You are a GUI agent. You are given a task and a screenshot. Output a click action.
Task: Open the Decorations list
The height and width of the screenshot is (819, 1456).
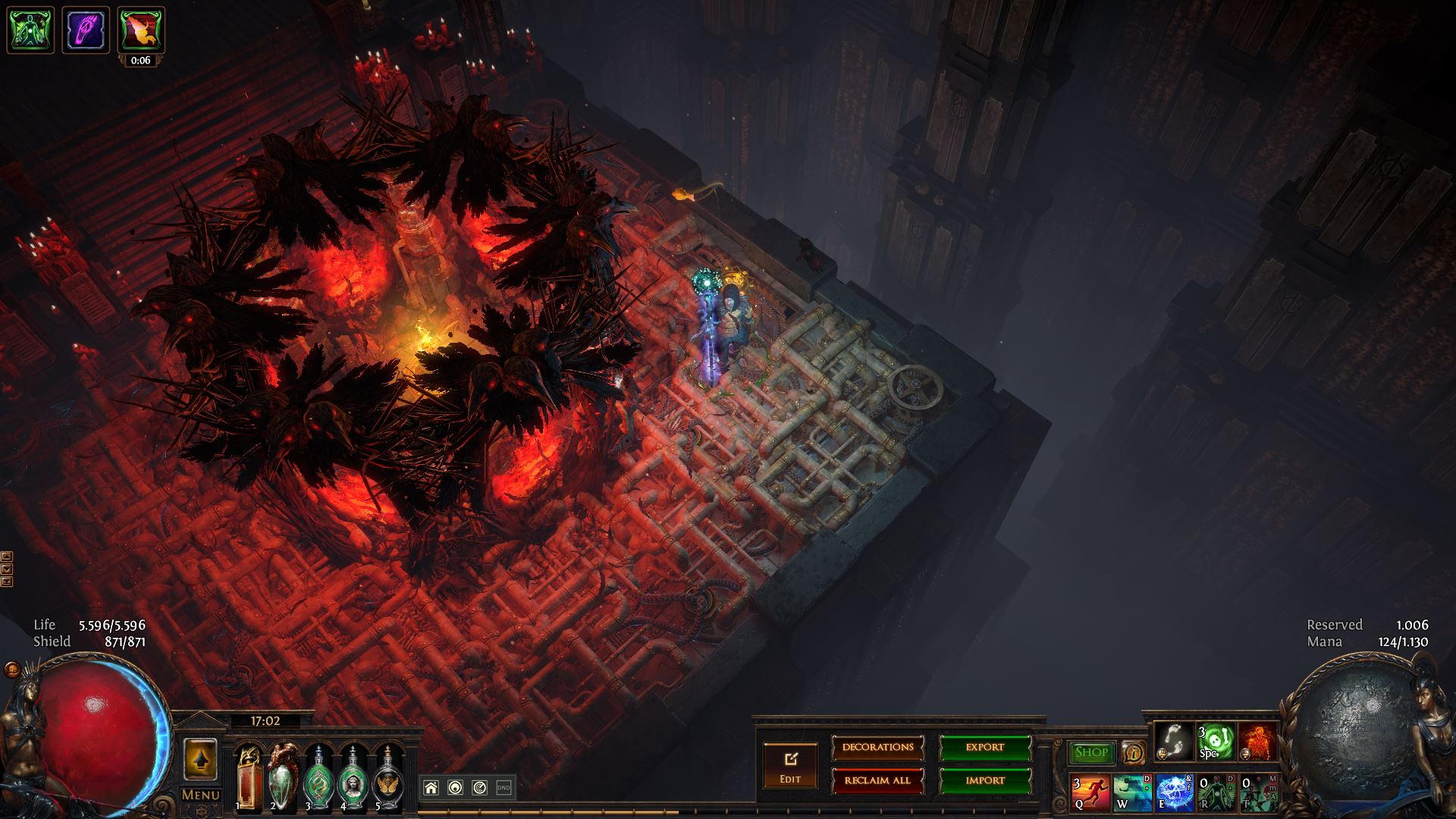pos(877,748)
